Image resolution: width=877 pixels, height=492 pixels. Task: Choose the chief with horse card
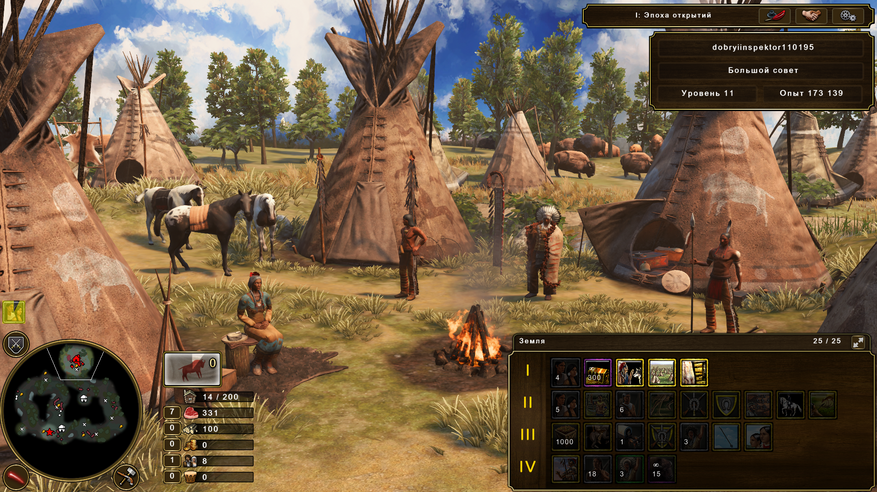click(630, 372)
